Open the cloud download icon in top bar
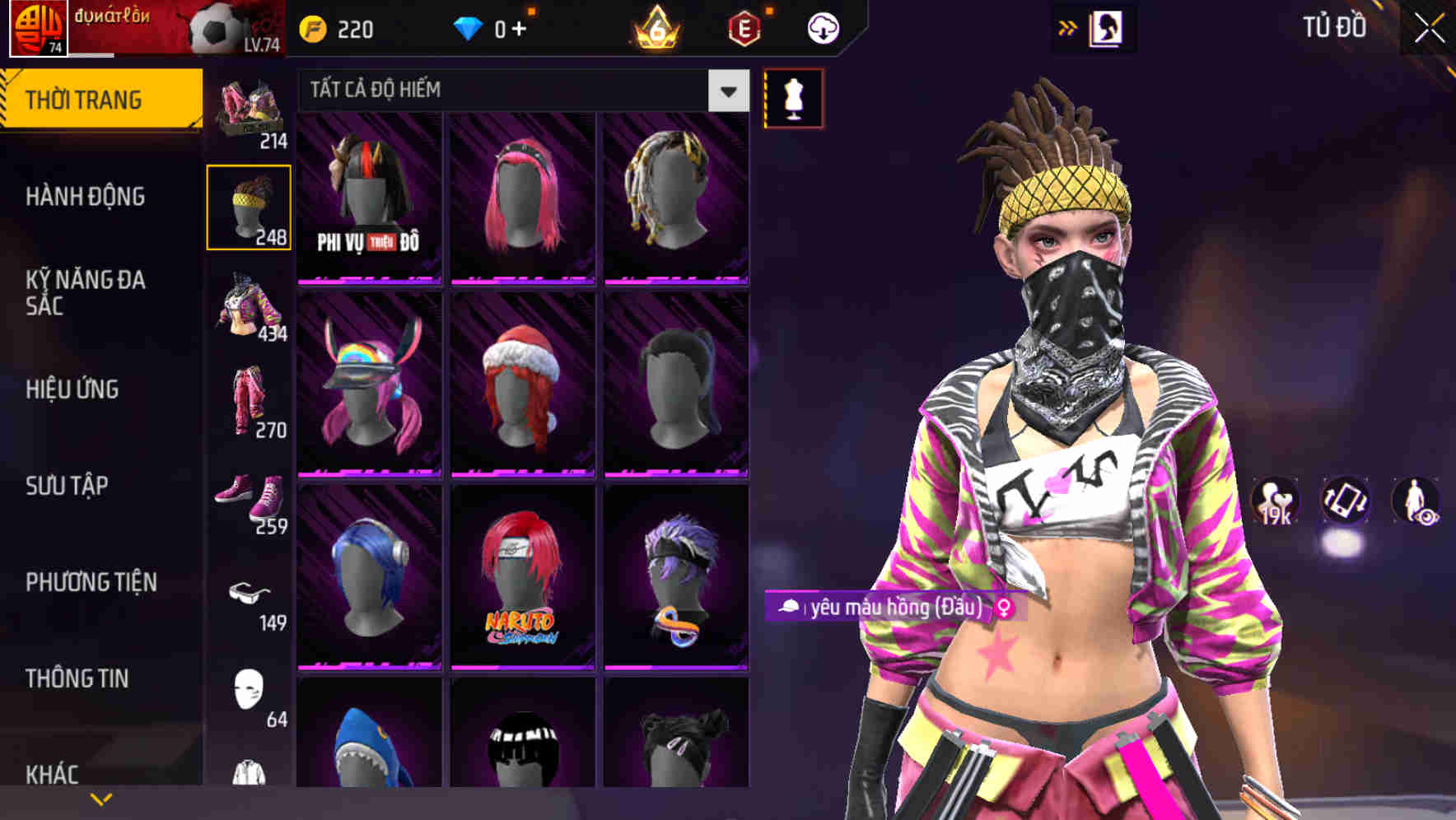The image size is (1456, 820). [x=822, y=27]
